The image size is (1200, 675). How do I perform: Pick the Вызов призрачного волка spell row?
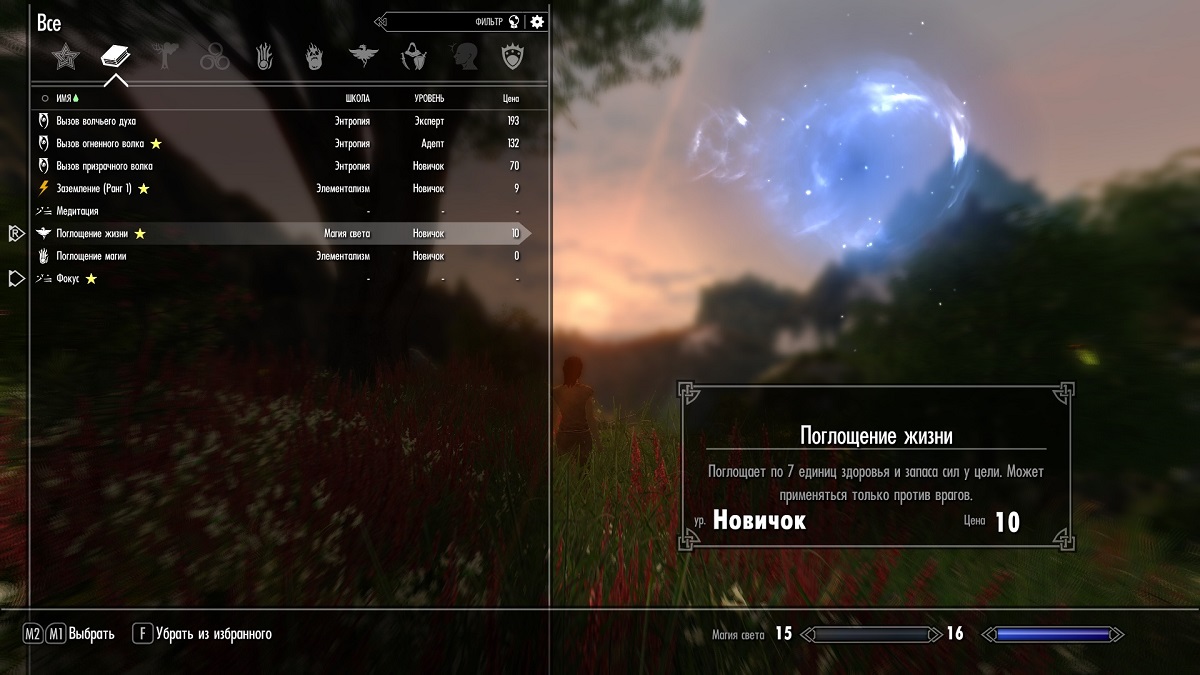tap(104, 166)
